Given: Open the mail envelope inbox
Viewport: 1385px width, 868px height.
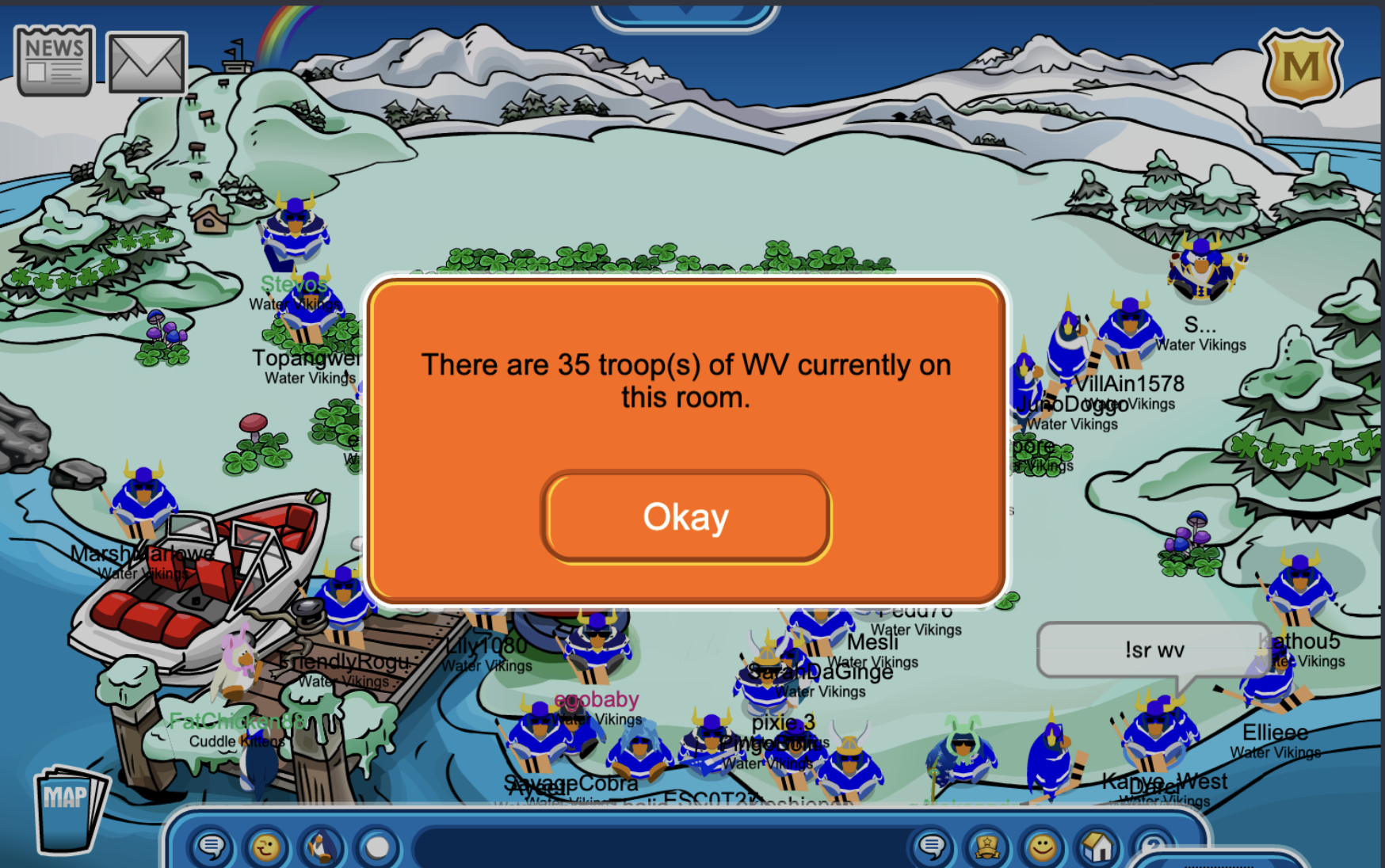Looking at the screenshot, I should 147,63.
